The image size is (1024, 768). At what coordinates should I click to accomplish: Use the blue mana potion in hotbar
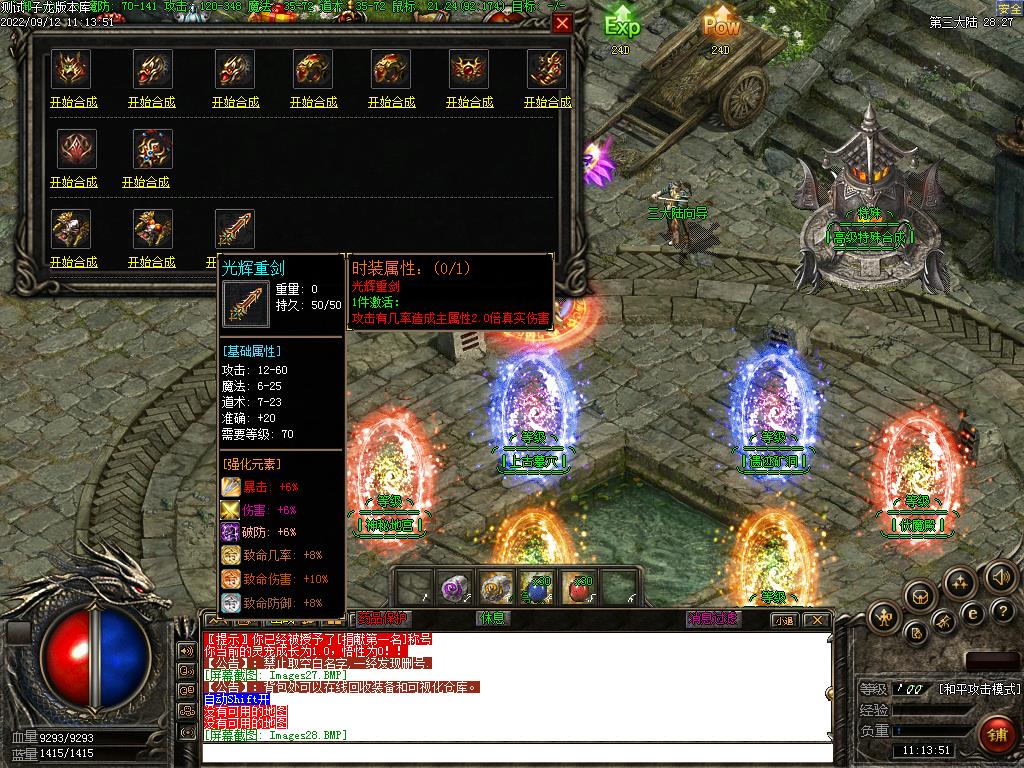(x=538, y=588)
